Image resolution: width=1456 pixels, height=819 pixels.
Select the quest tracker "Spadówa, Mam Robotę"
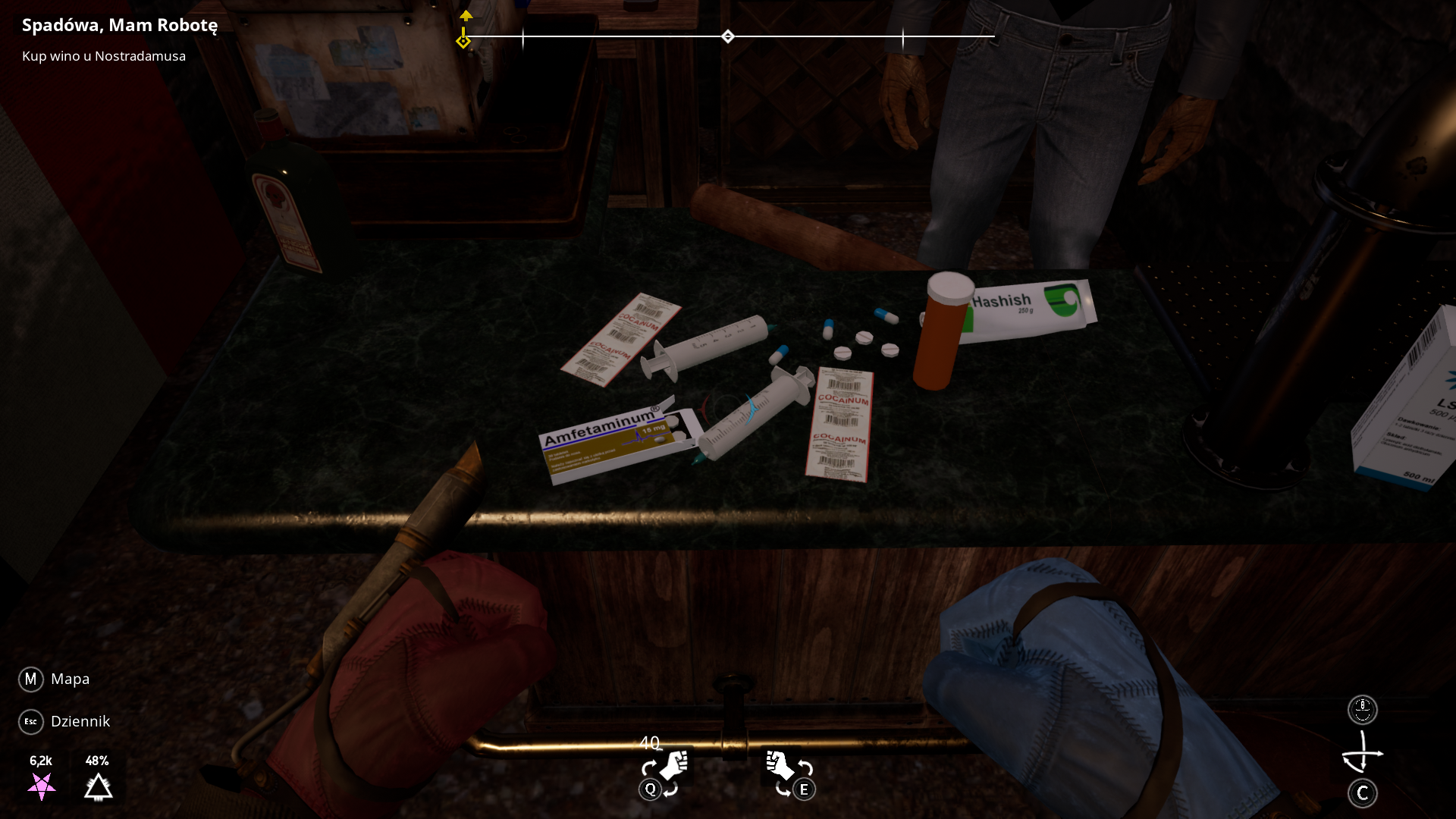120,25
